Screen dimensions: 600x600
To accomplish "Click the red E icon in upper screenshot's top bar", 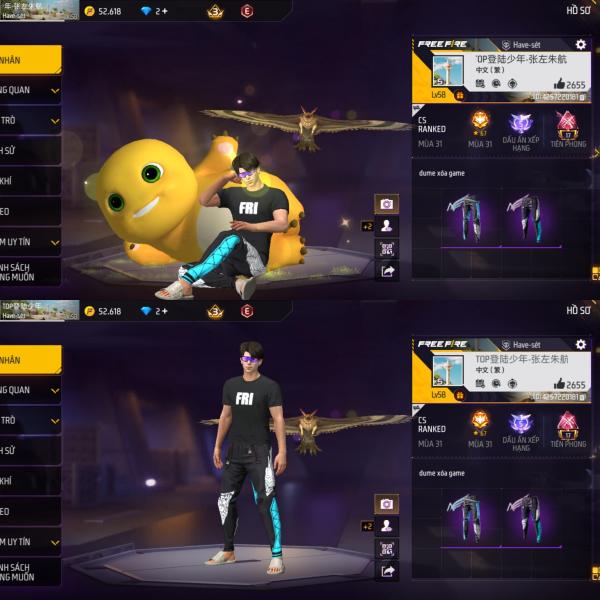I will pos(247,11).
